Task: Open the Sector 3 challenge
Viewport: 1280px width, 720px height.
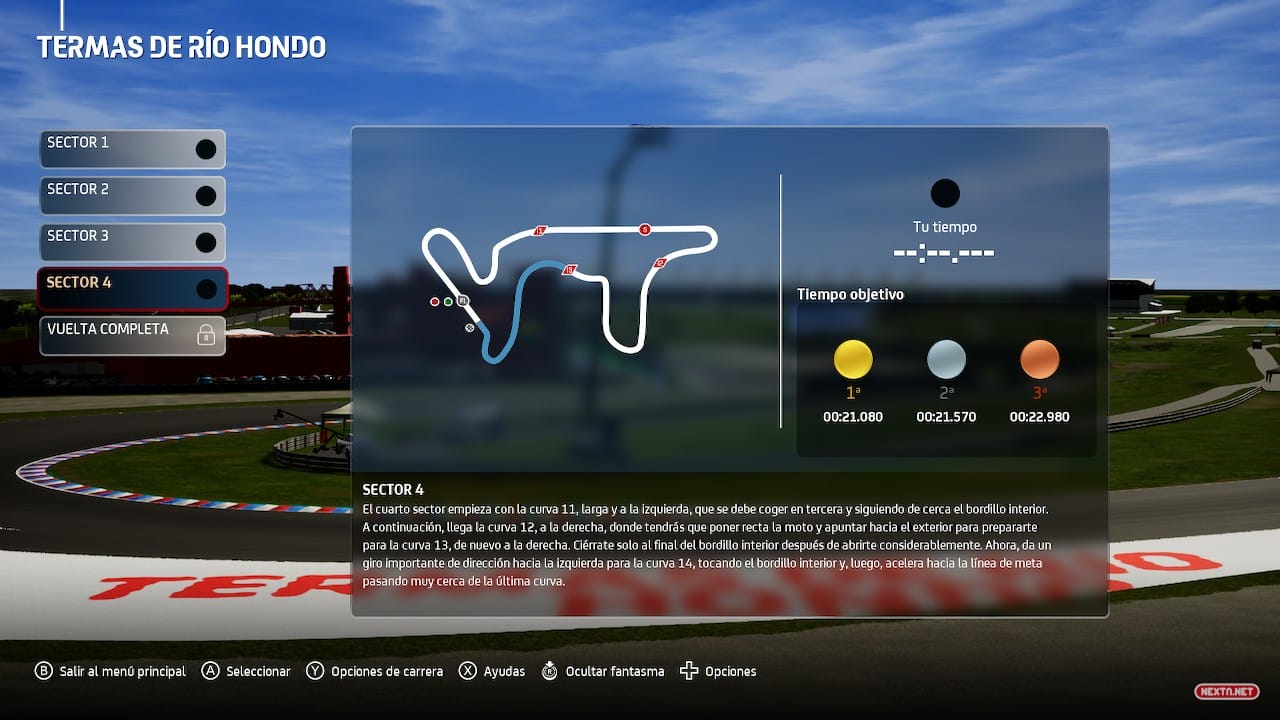Action: coord(132,242)
